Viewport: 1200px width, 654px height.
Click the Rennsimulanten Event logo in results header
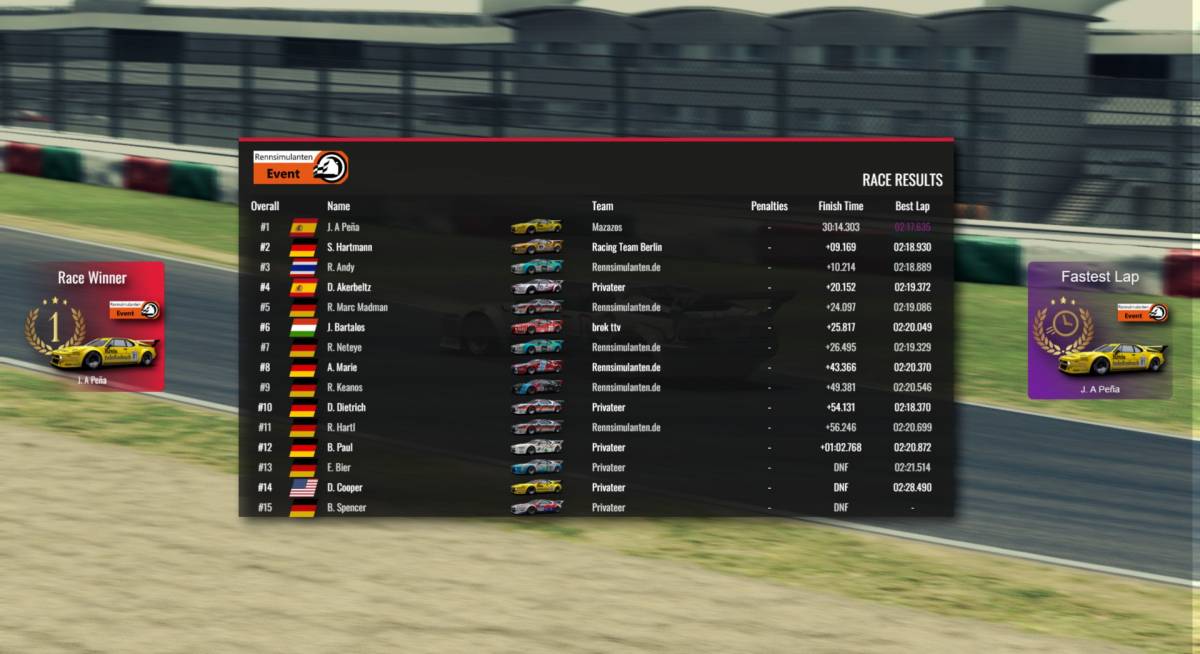(300, 167)
